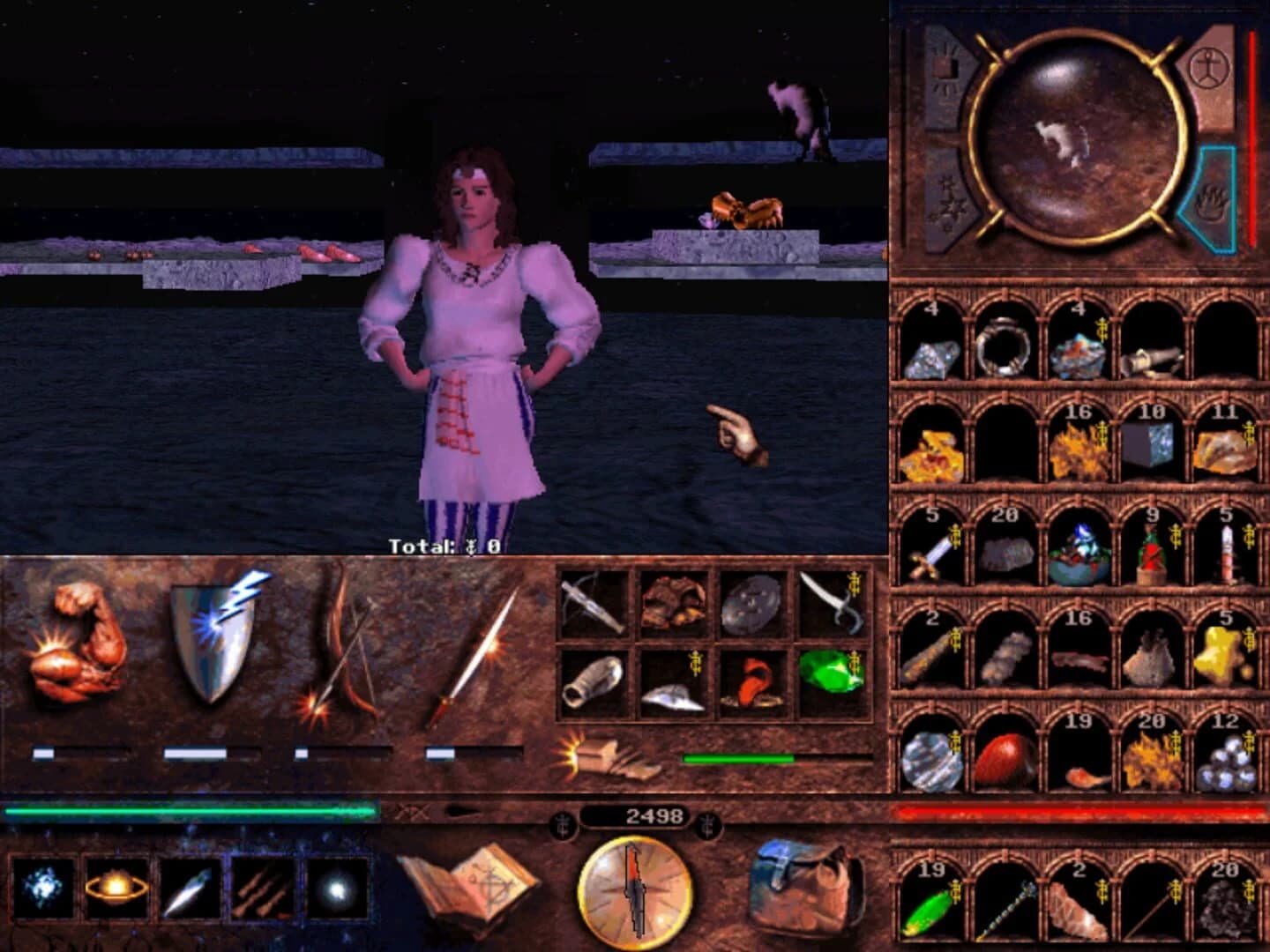Toggle the human figure symbol beside the orb
Screen dimensions: 1270x952
coord(1210,66)
